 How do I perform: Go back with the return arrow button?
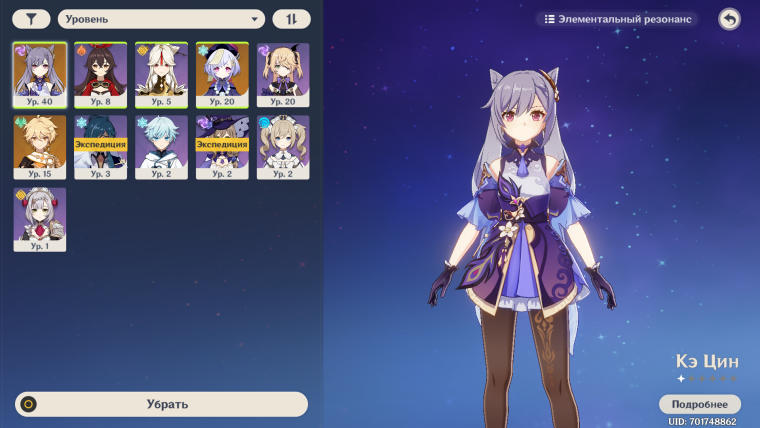point(729,19)
